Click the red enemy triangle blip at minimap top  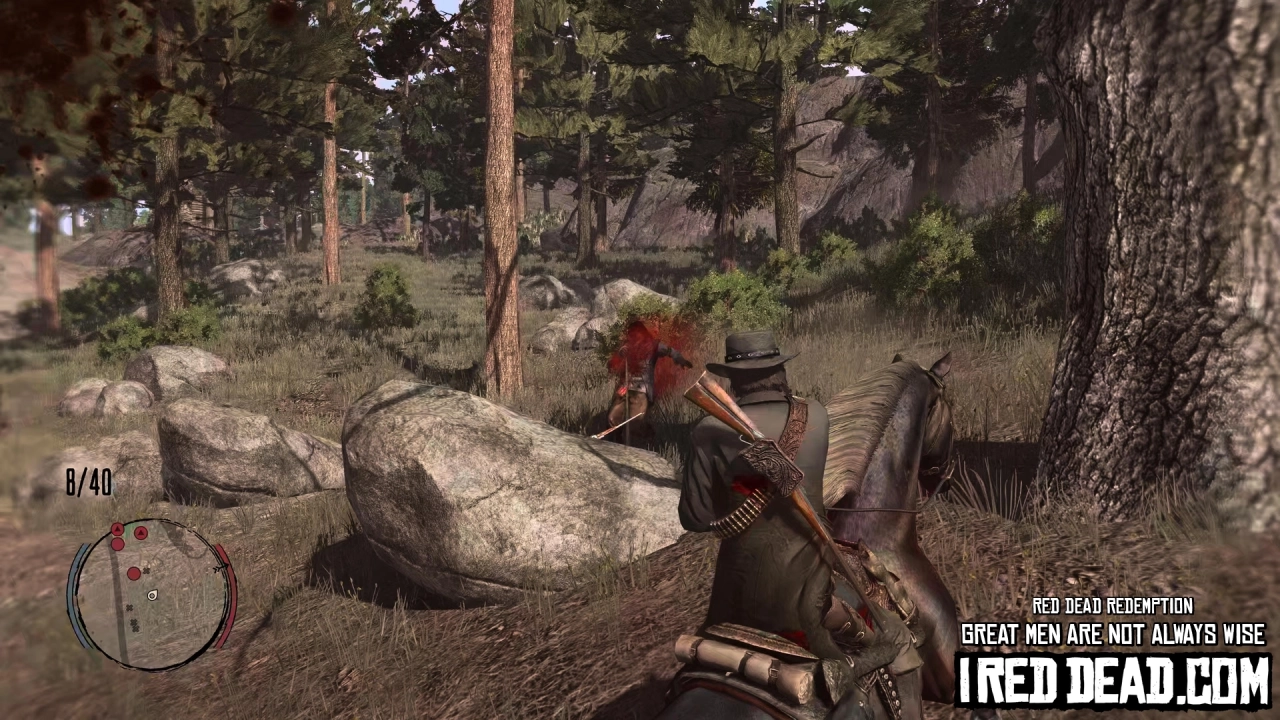pyautogui.click(x=117, y=529)
